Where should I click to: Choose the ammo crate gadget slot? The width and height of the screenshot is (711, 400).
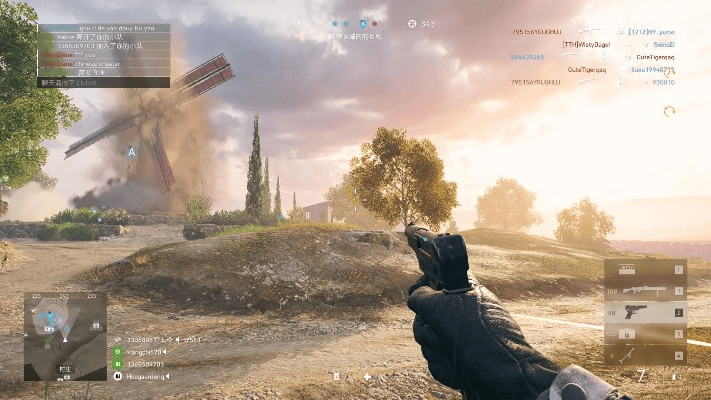tap(645, 334)
